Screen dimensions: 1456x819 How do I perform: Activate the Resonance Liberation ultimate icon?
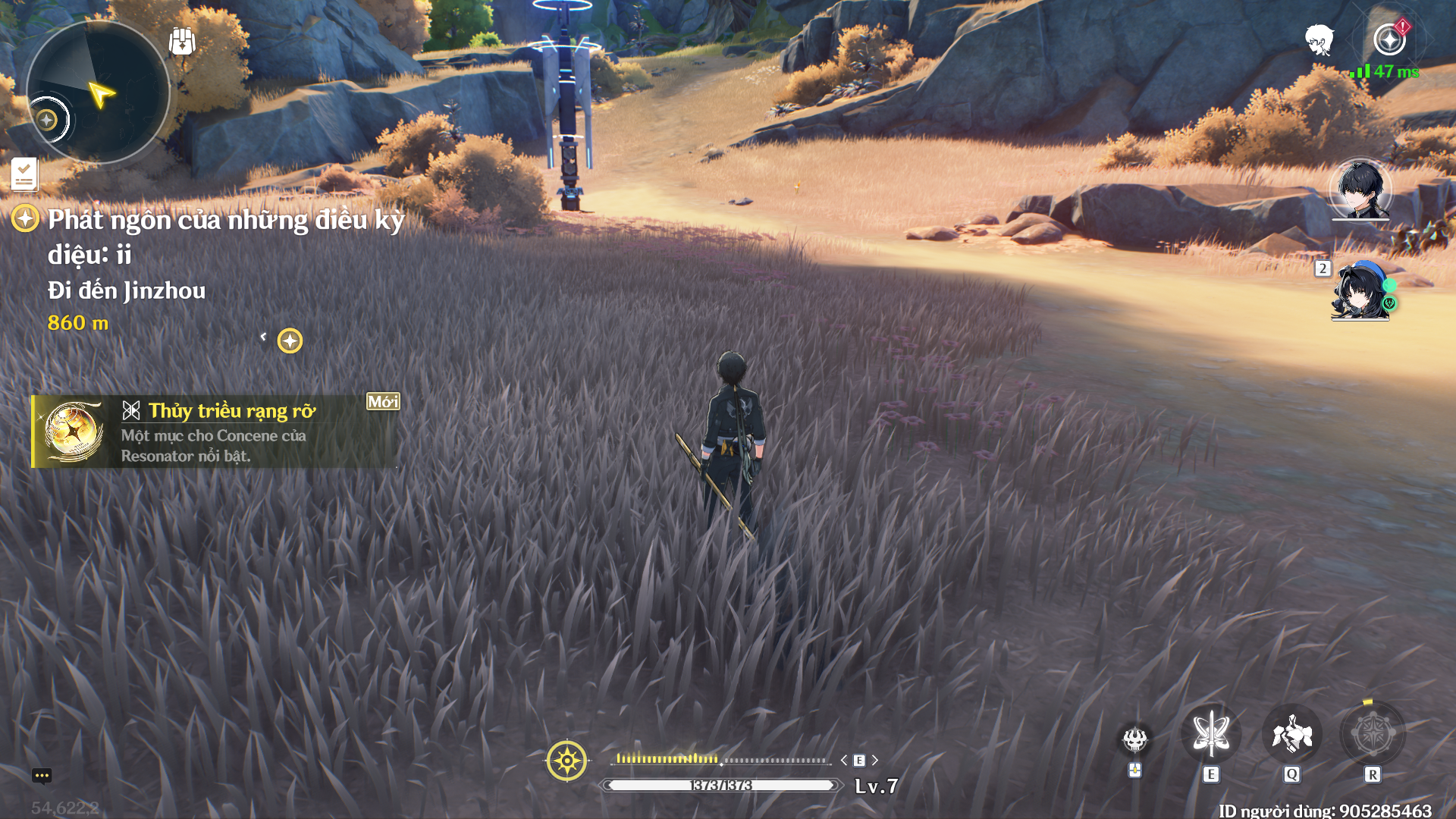1373,734
